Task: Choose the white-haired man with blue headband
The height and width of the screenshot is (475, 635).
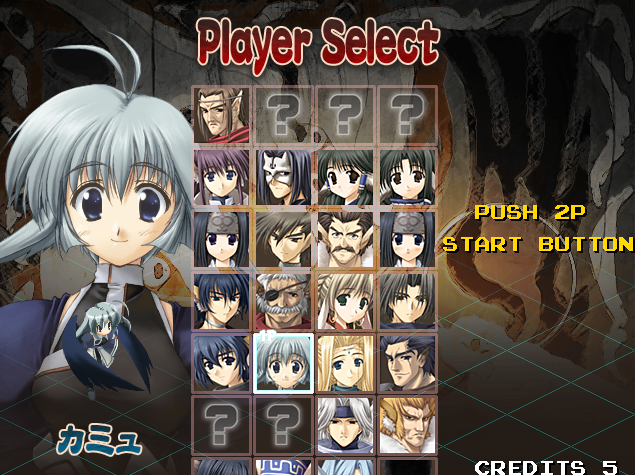Action: pyautogui.click(x=345, y=425)
